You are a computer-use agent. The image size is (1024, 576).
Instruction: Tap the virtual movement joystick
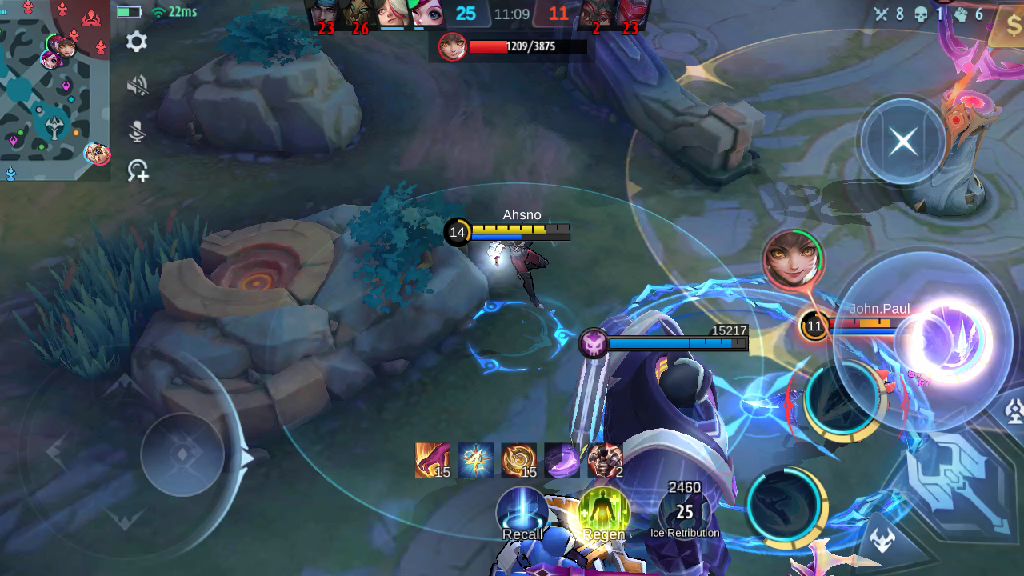click(183, 455)
